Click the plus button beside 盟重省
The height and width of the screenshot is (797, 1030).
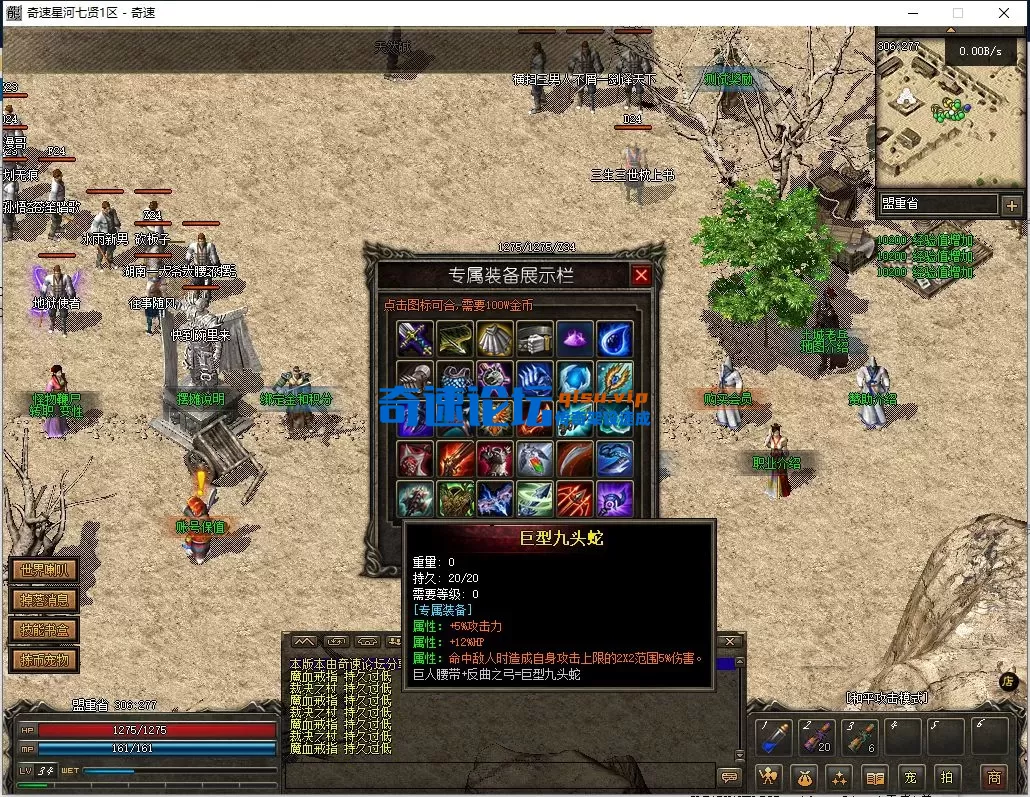click(1011, 205)
